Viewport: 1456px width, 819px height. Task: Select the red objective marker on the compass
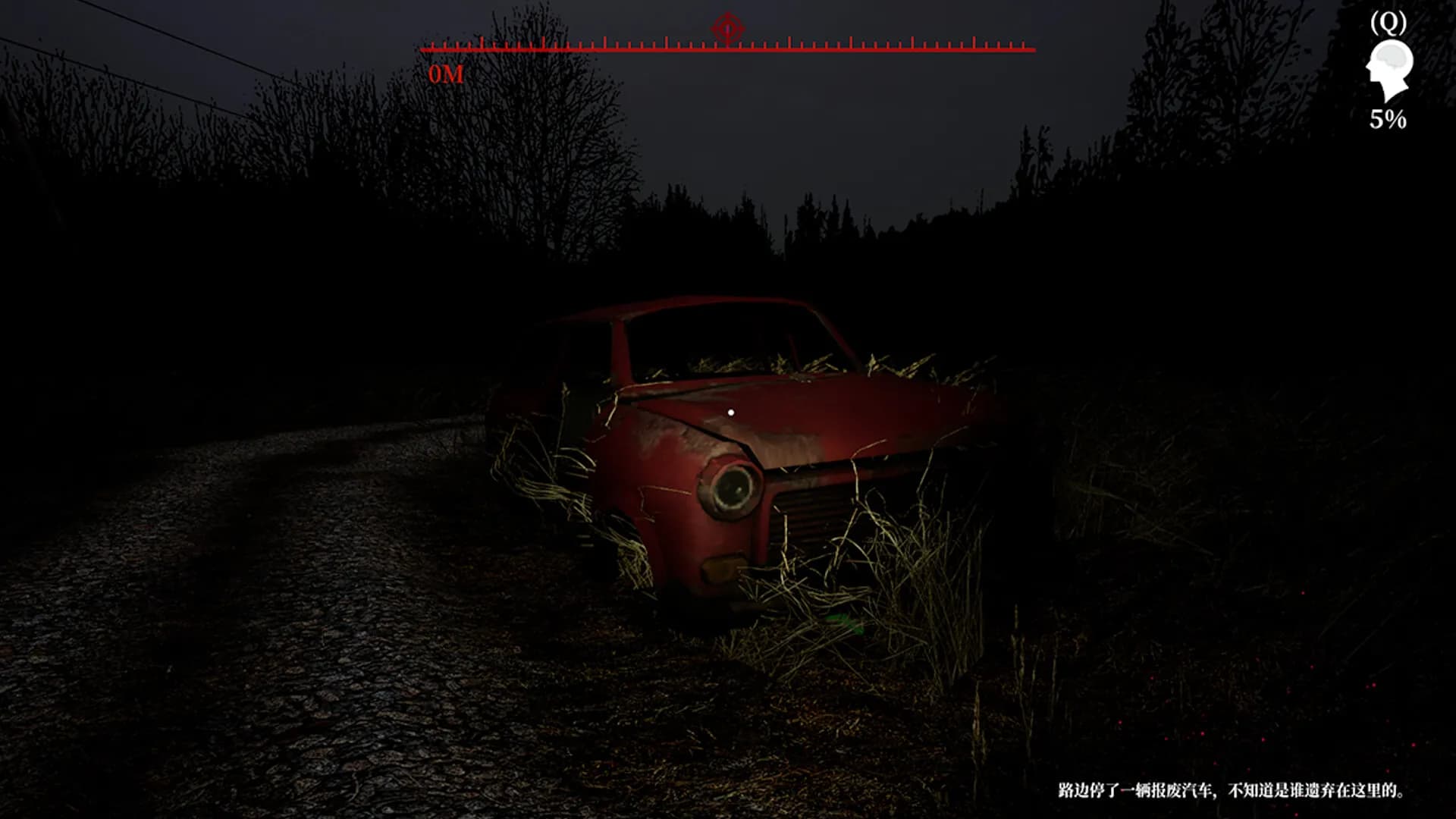pos(727,30)
